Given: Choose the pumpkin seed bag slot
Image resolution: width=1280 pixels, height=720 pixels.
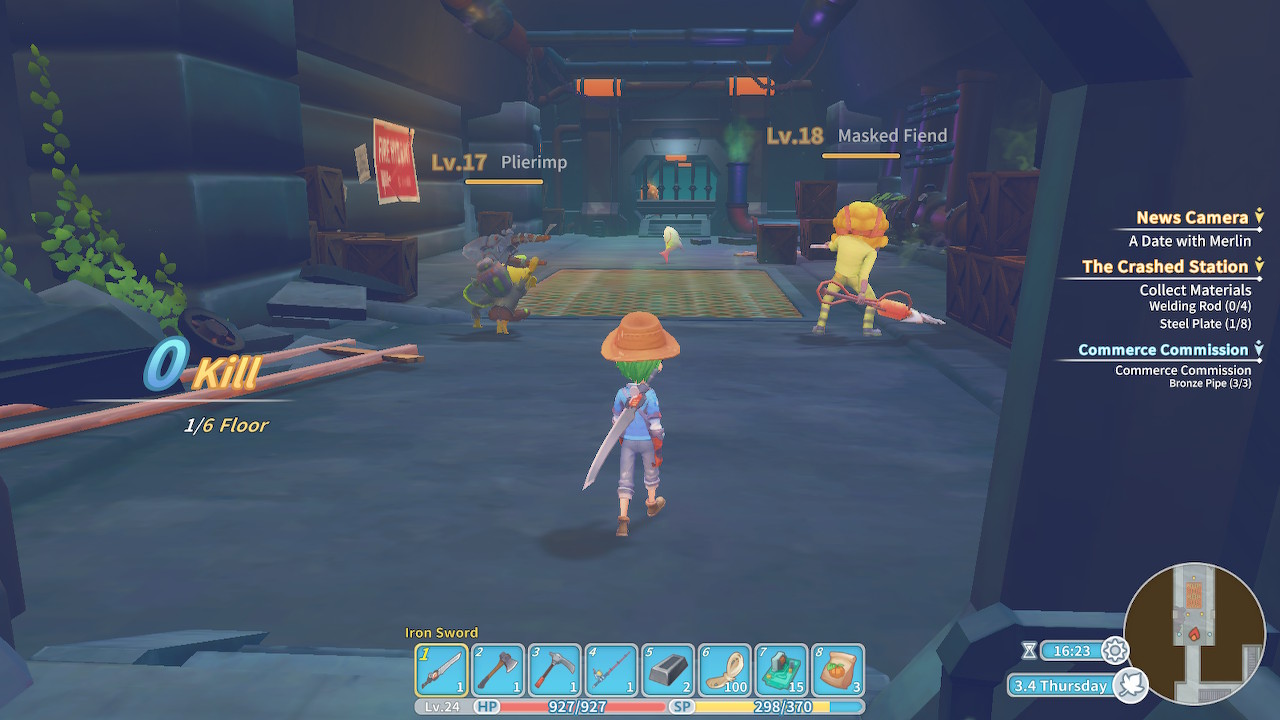Looking at the screenshot, I should pos(838,670).
